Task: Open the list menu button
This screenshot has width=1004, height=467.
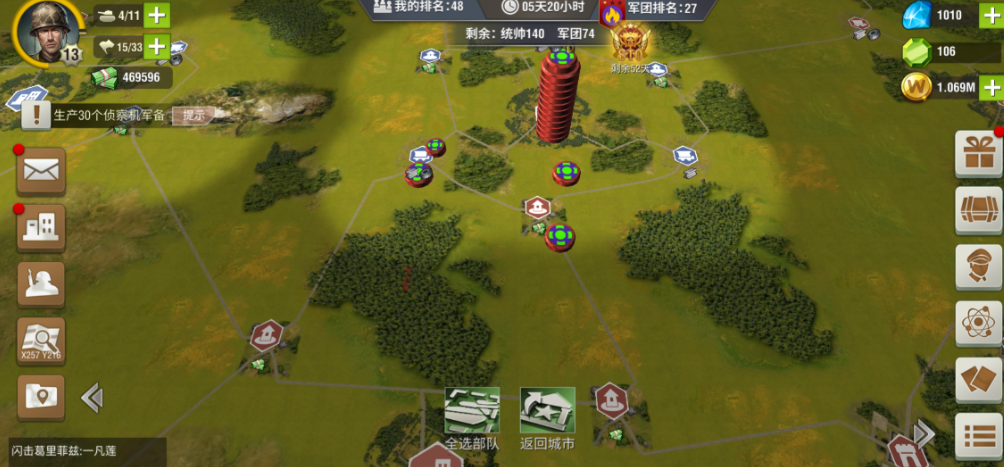Action: 979,435
